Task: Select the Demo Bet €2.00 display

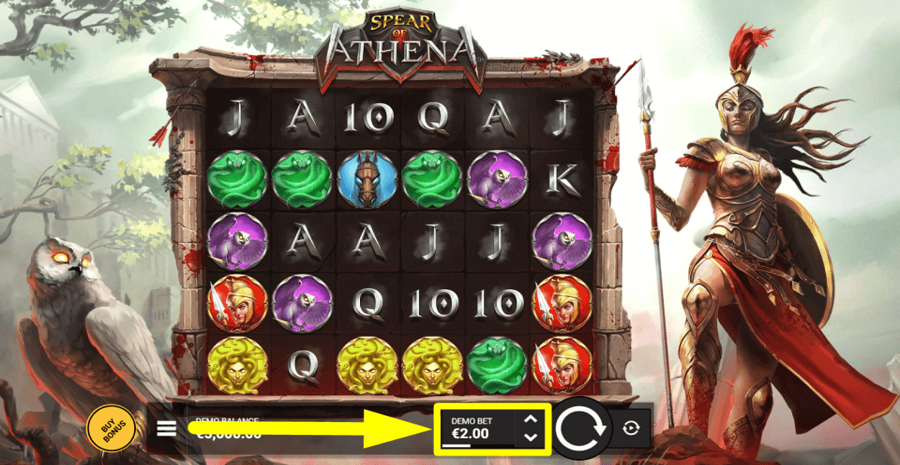Action: (x=475, y=429)
